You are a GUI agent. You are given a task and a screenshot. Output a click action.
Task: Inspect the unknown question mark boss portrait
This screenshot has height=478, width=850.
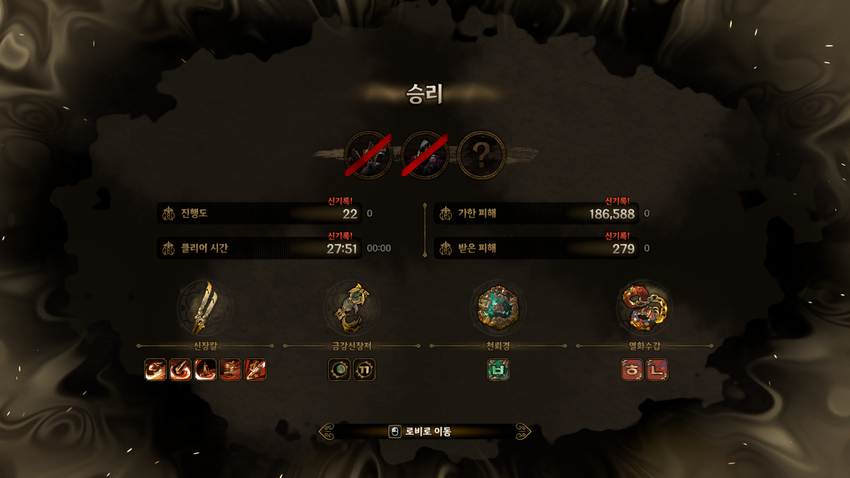(482, 155)
